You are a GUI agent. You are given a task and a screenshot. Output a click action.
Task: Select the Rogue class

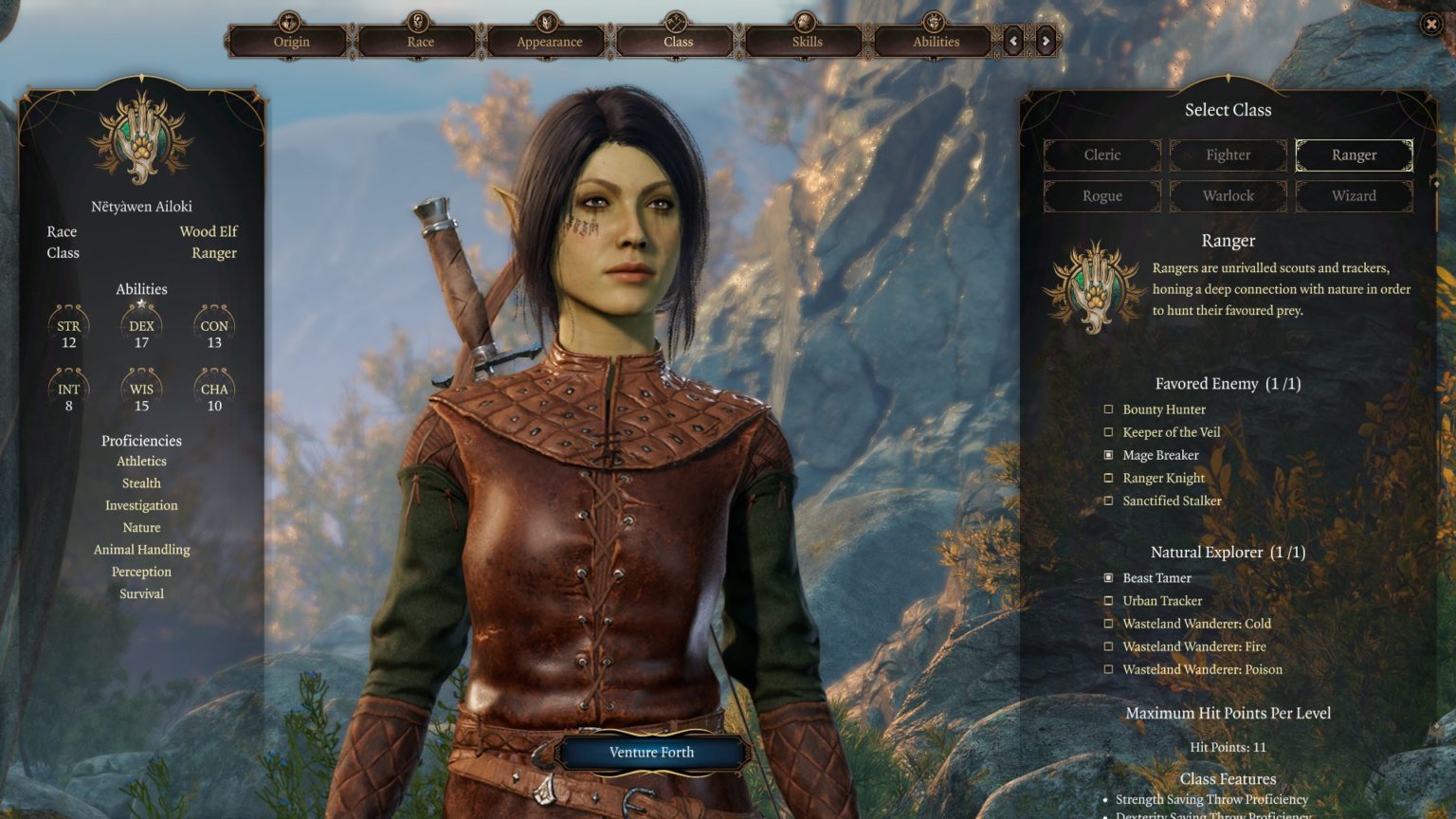1102,195
